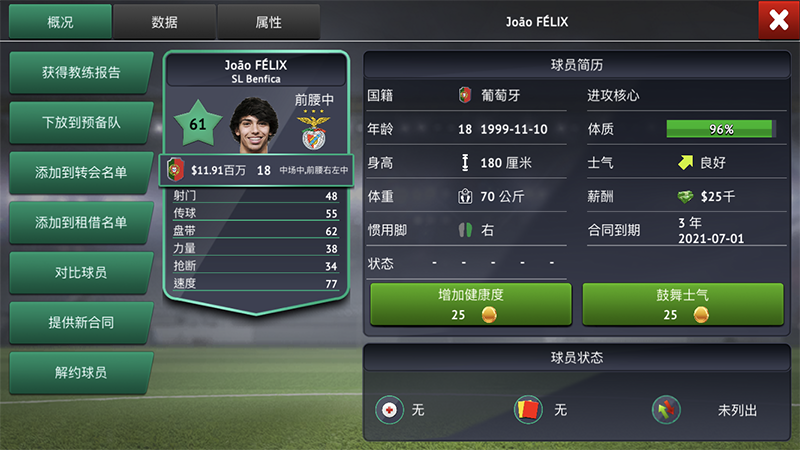Boost morale with 鼓舞士气 button
The width and height of the screenshot is (800, 450).
(682, 304)
